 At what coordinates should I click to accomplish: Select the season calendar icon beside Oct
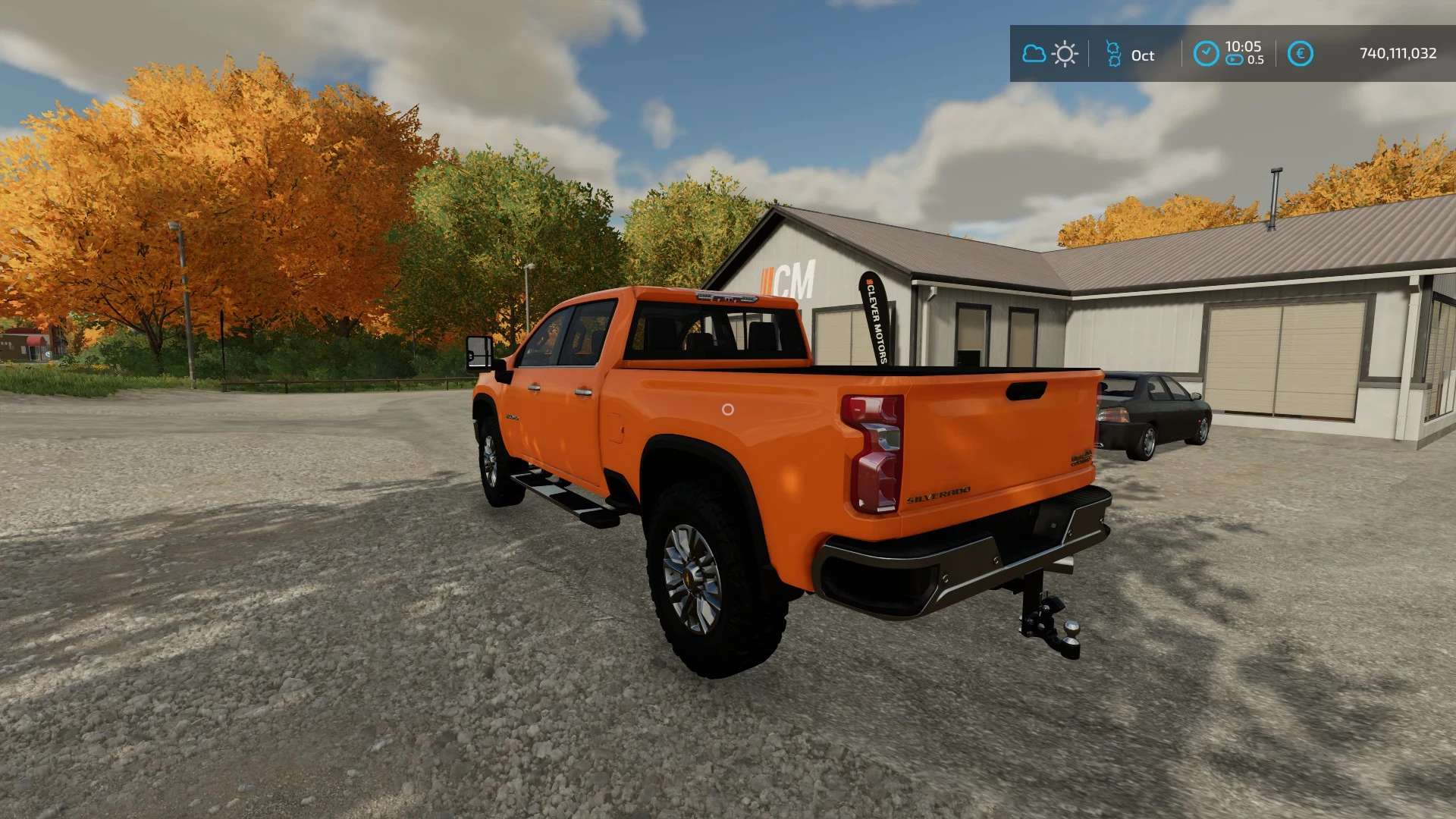pyautogui.click(x=1113, y=54)
